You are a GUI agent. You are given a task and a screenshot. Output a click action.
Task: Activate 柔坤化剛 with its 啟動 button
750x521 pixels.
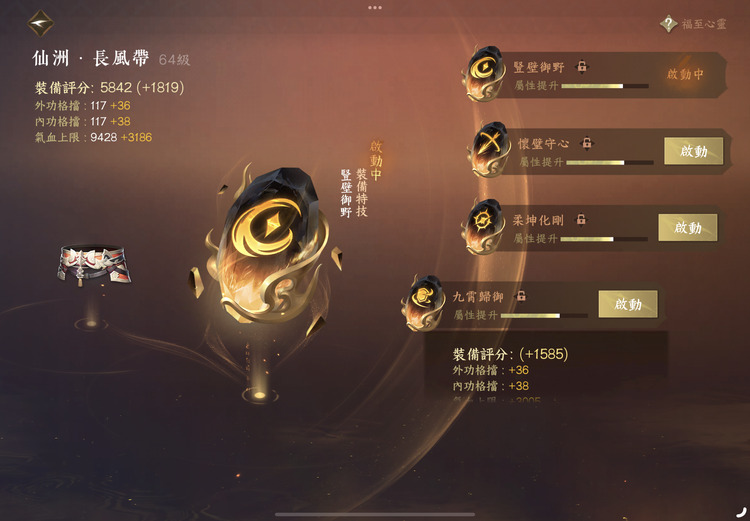tap(687, 227)
